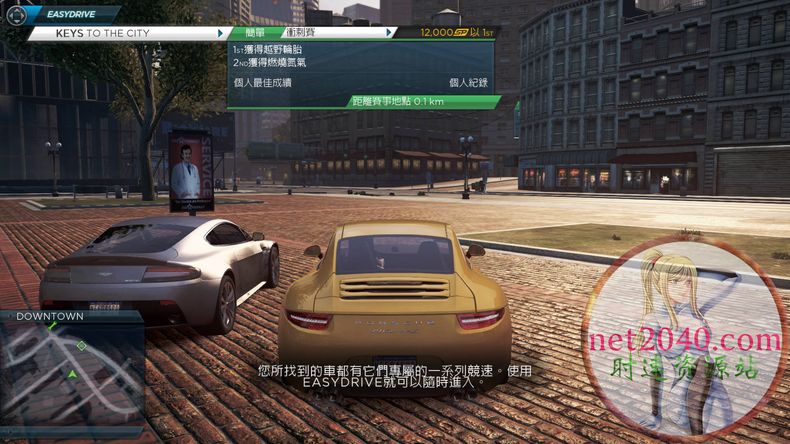Click the green wrench marker on minimap
This screenshot has width=790, height=444.
pyautogui.click(x=52, y=326)
